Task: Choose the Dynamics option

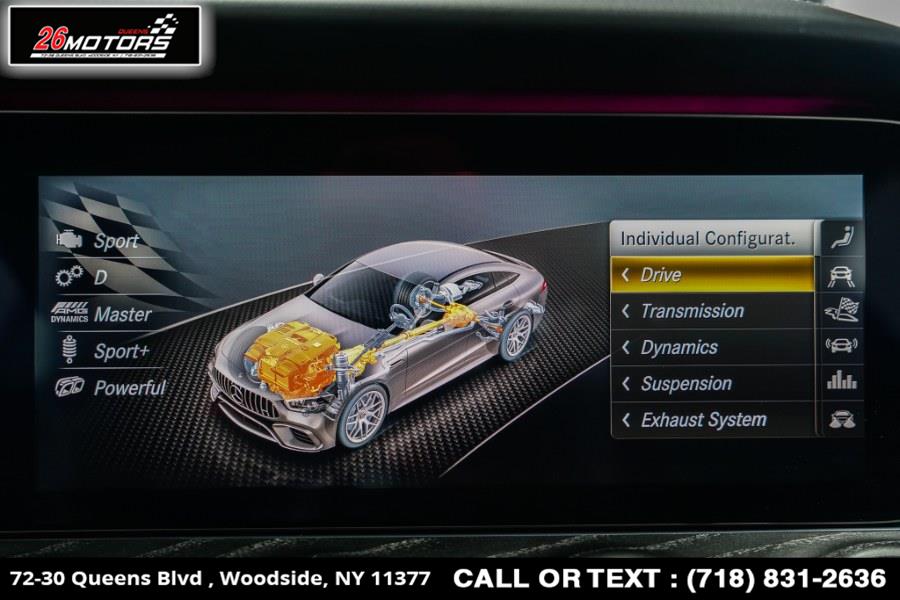Action: click(712, 347)
